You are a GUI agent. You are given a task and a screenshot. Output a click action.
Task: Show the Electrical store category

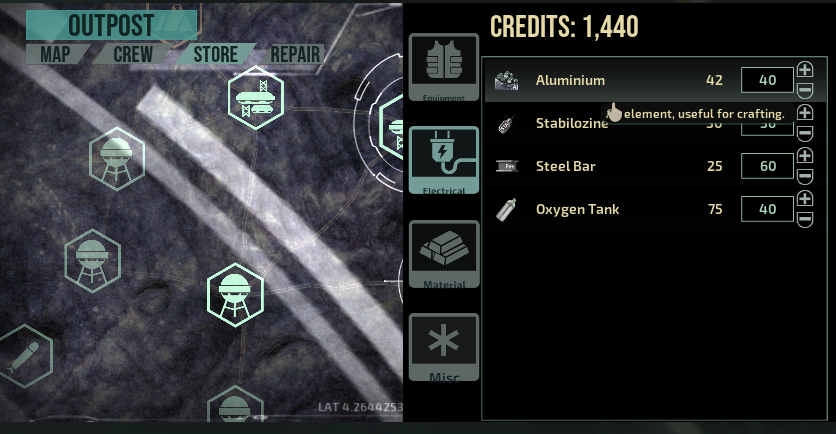pyautogui.click(x=443, y=159)
